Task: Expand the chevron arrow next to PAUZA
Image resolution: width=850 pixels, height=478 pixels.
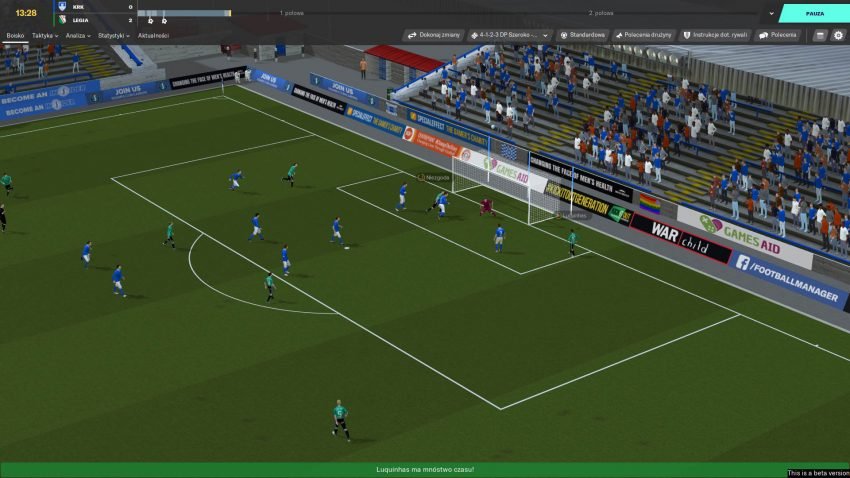Action: 771,13
